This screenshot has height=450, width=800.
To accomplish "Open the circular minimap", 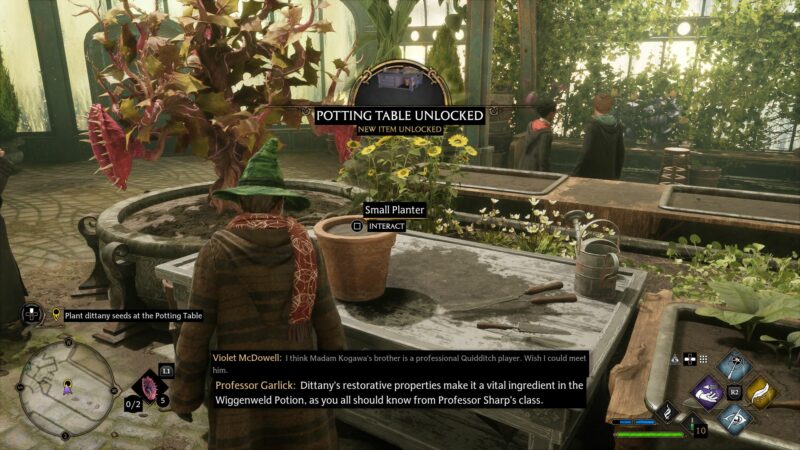I will 66,386.
